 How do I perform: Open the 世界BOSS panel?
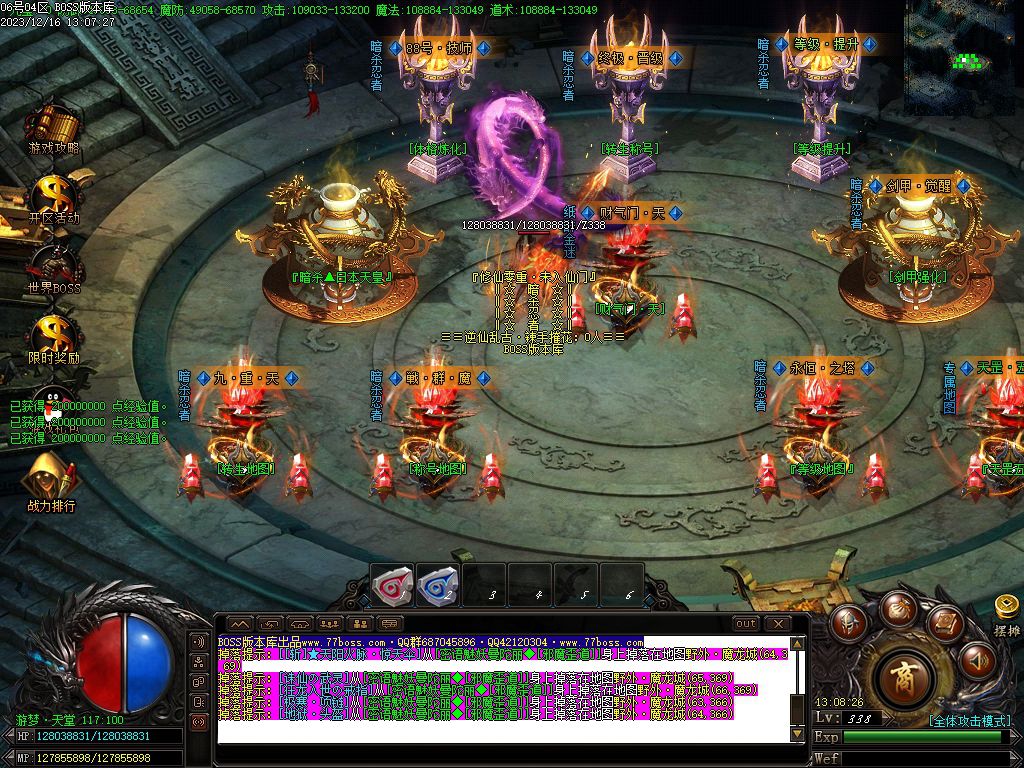(53, 267)
